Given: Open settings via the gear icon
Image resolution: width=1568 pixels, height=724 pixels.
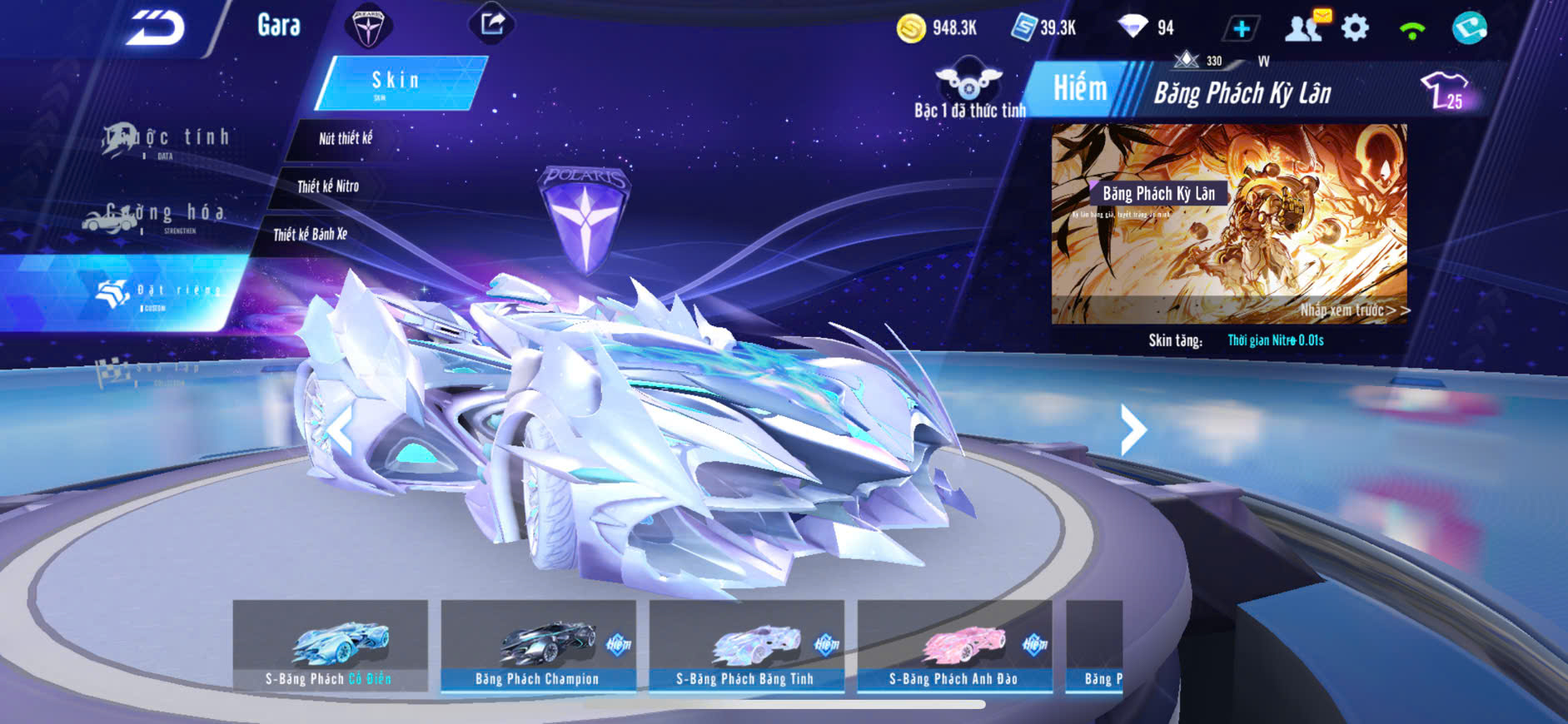Looking at the screenshot, I should pyautogui.click(x=1355, y=28).
